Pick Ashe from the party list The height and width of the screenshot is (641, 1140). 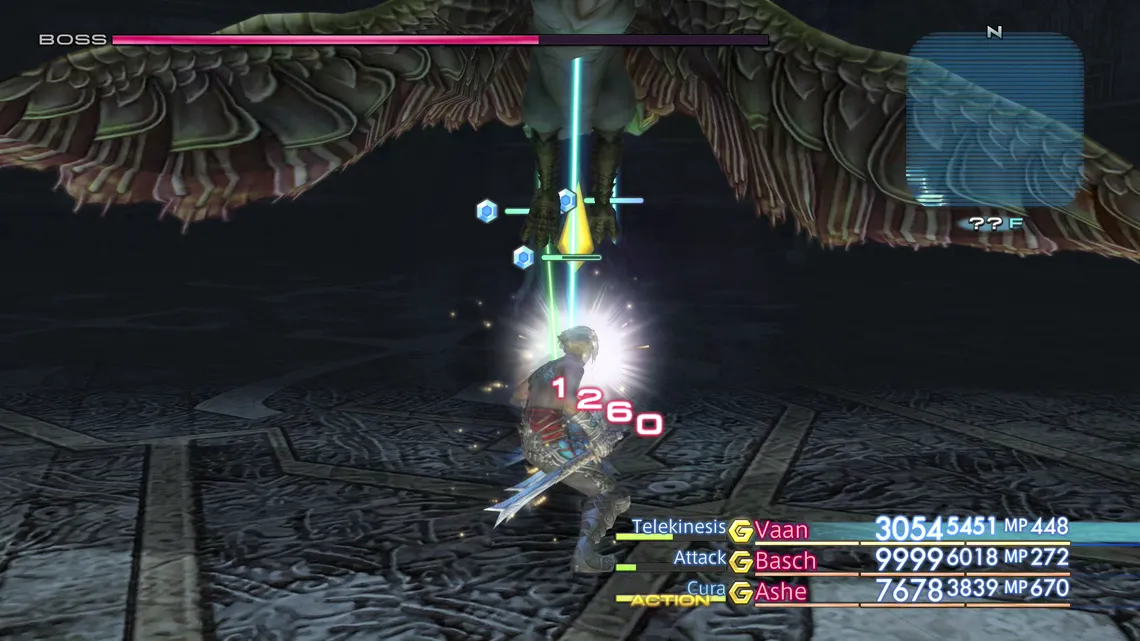click(781, 592)
